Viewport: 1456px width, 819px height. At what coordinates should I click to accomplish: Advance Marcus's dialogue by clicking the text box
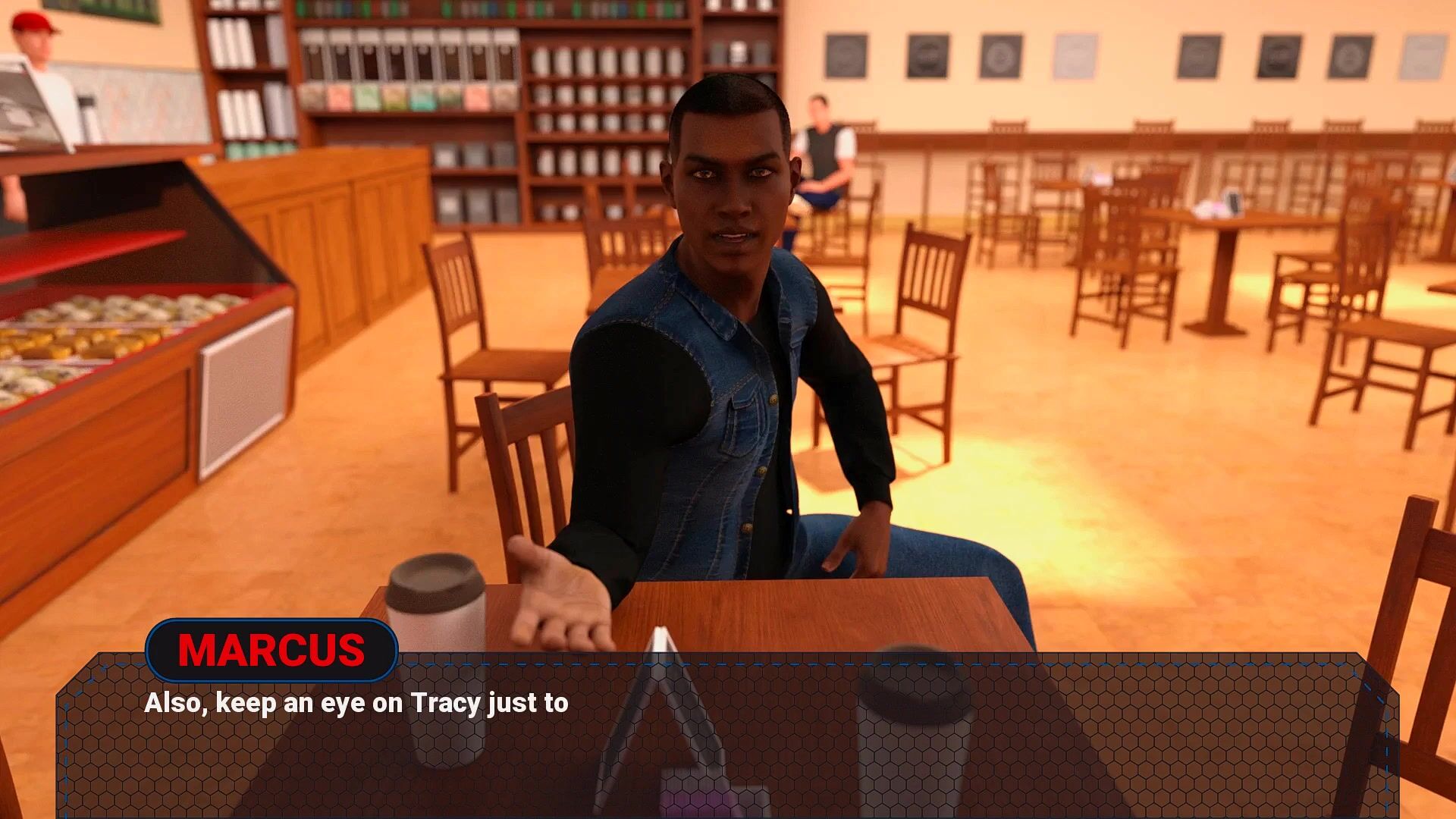click(728, 736)
